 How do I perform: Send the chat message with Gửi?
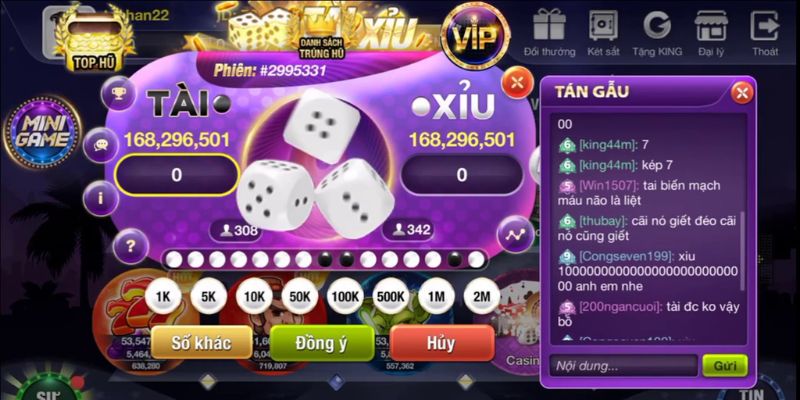click(725, 365)
